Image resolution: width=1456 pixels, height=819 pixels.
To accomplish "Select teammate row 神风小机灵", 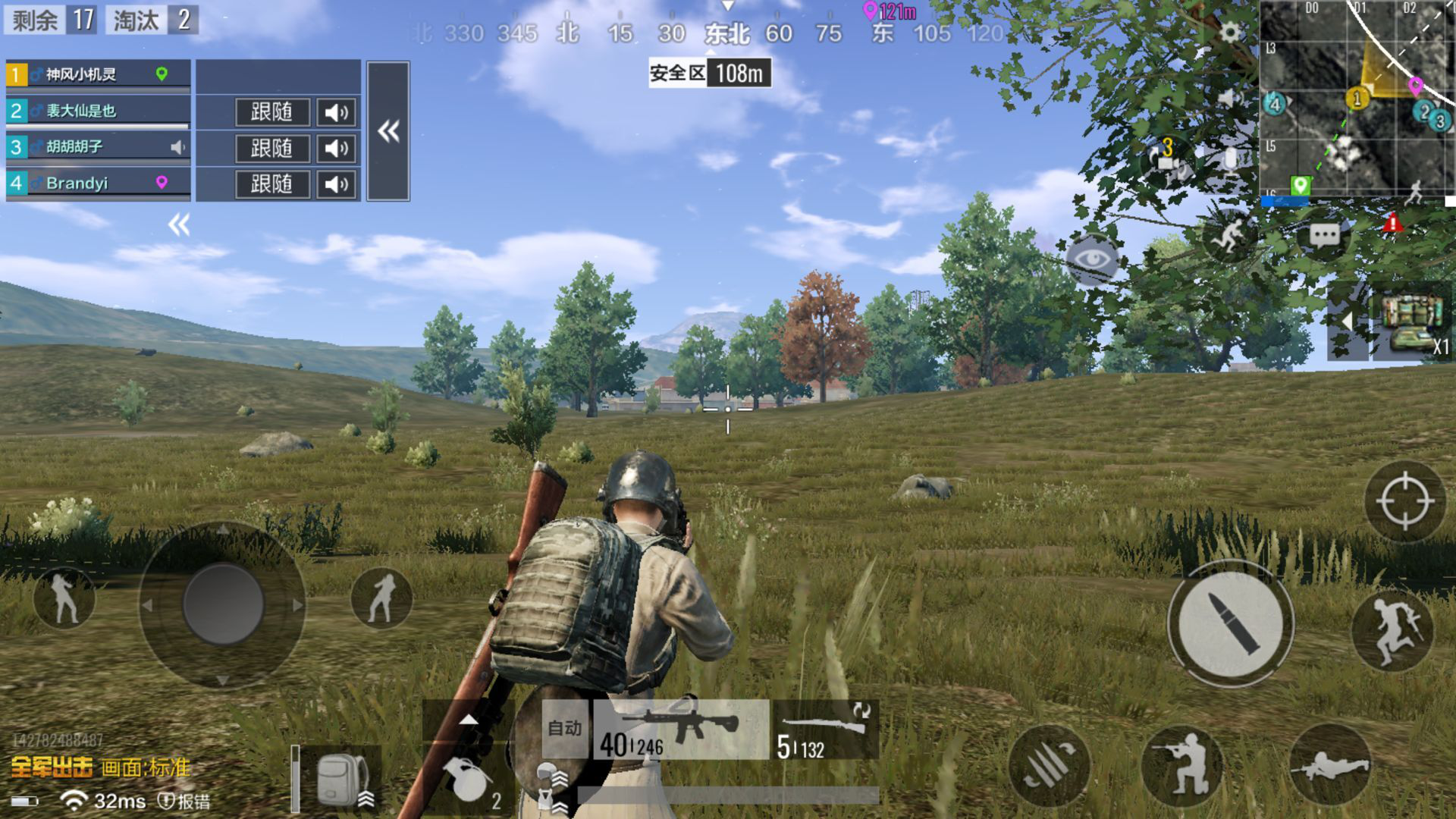I will click(98, 74).
